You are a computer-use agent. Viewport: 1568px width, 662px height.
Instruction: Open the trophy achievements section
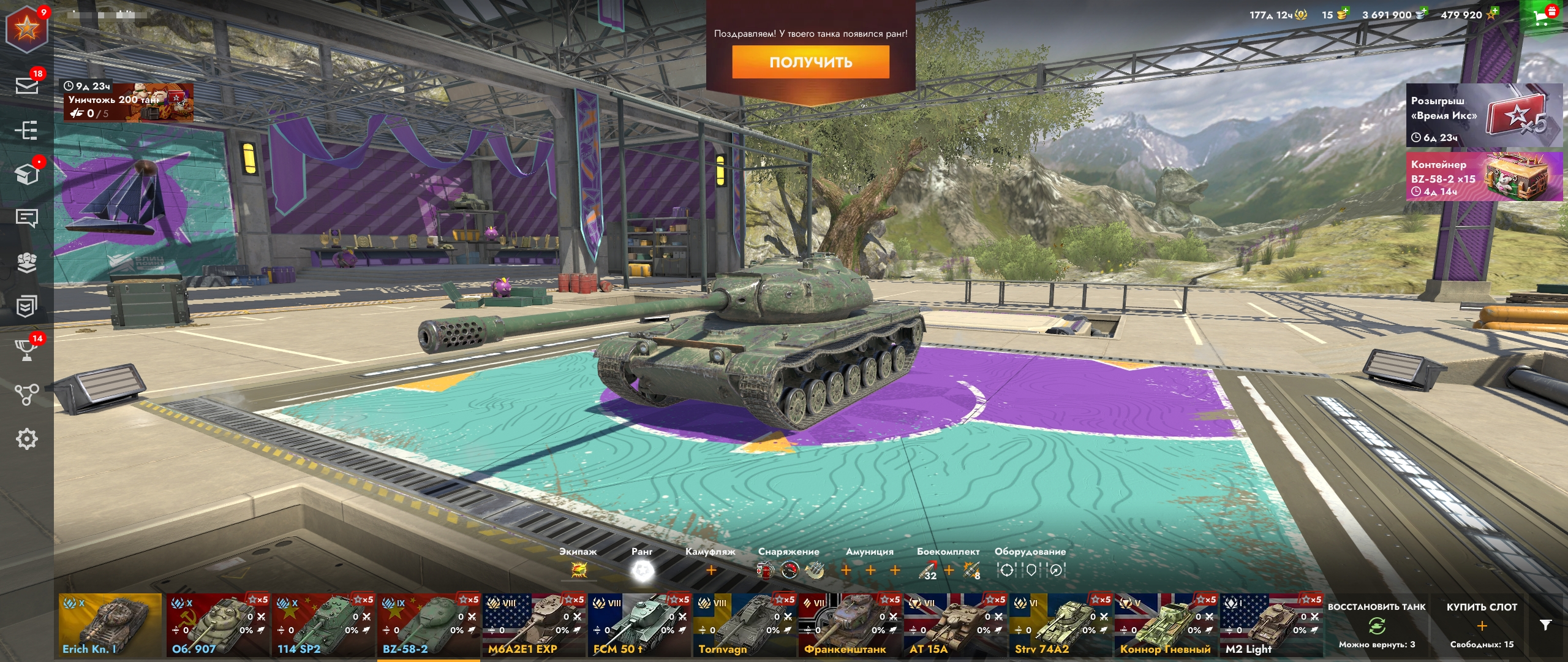pos(26,350)
